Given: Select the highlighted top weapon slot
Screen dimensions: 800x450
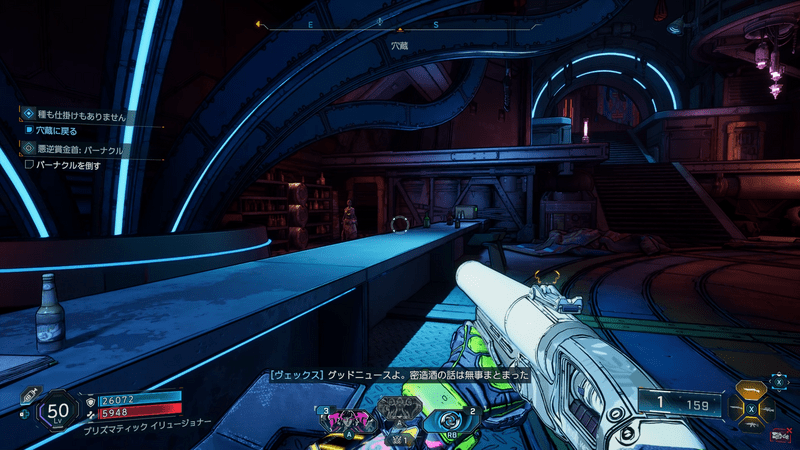Looking at the screenshot, I should point(753,390).
